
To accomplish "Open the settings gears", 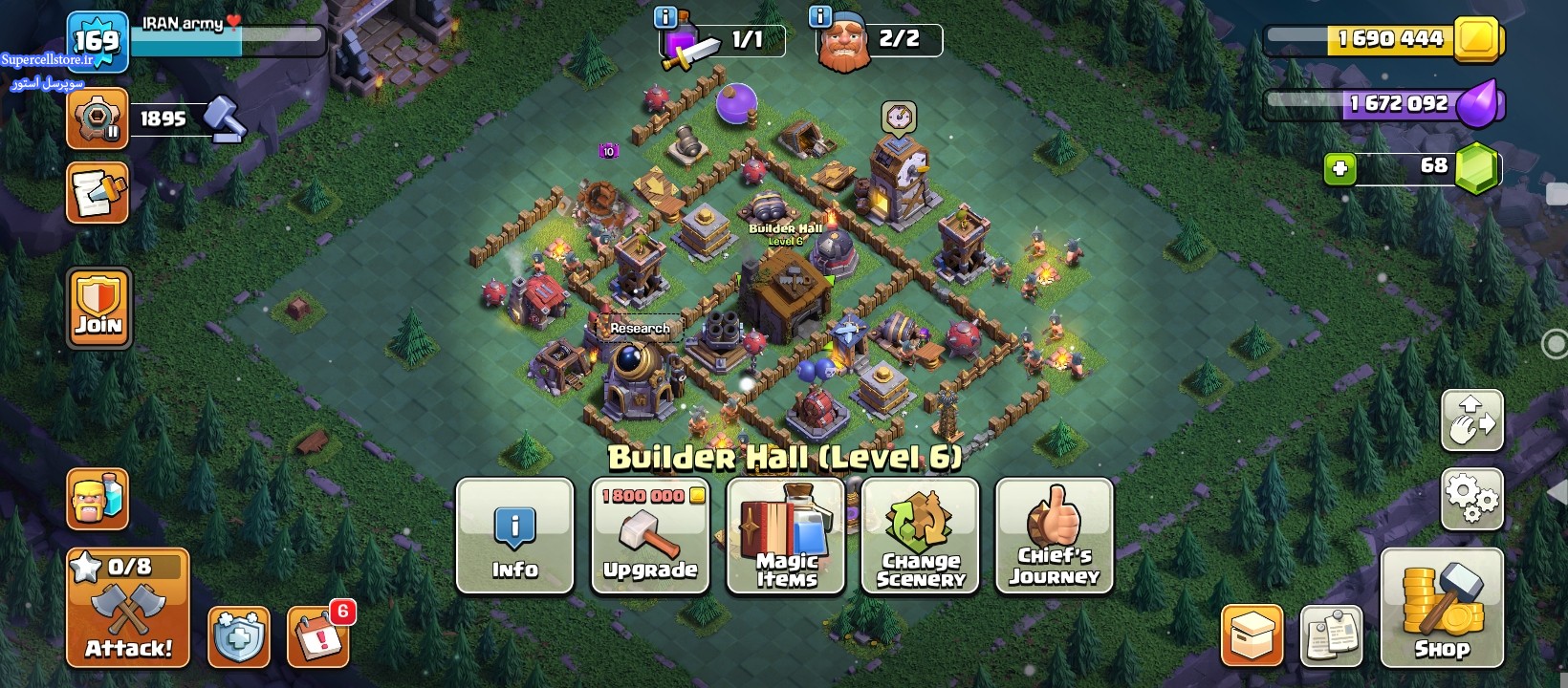I will [x=1471, y=498].
